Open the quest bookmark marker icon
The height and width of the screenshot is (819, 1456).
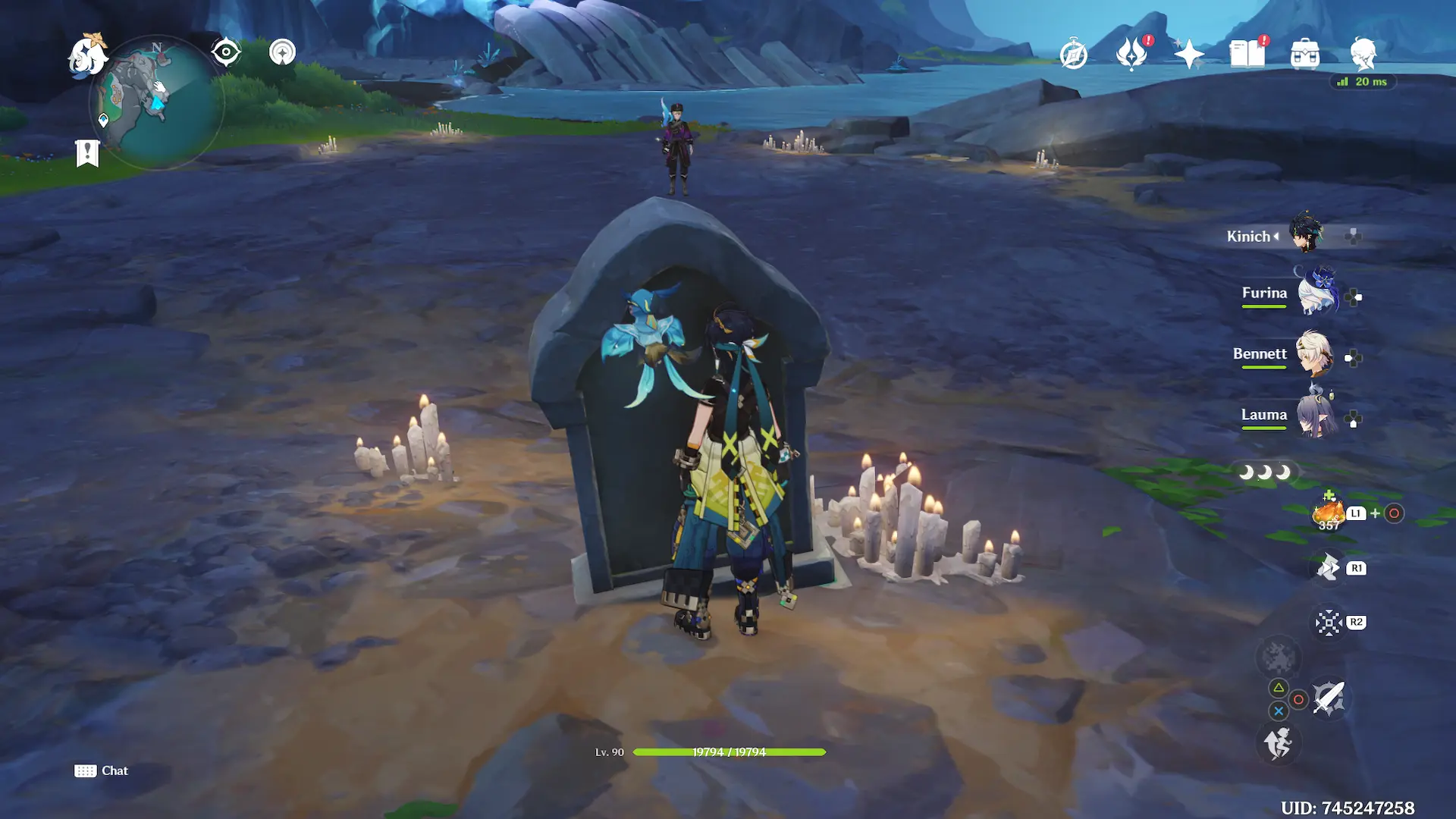[87, 152]
